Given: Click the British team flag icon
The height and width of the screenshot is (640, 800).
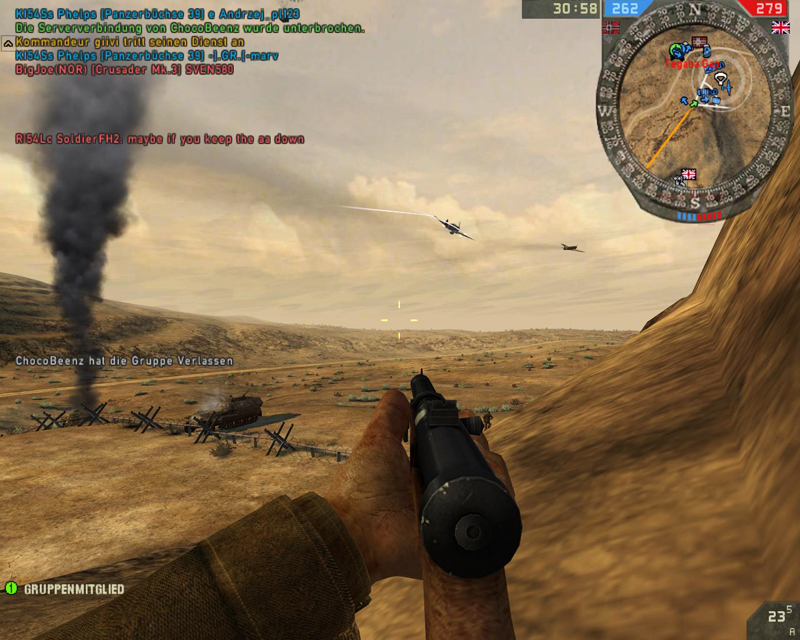Looking at the screenshot, I should (x=780, y=29).
